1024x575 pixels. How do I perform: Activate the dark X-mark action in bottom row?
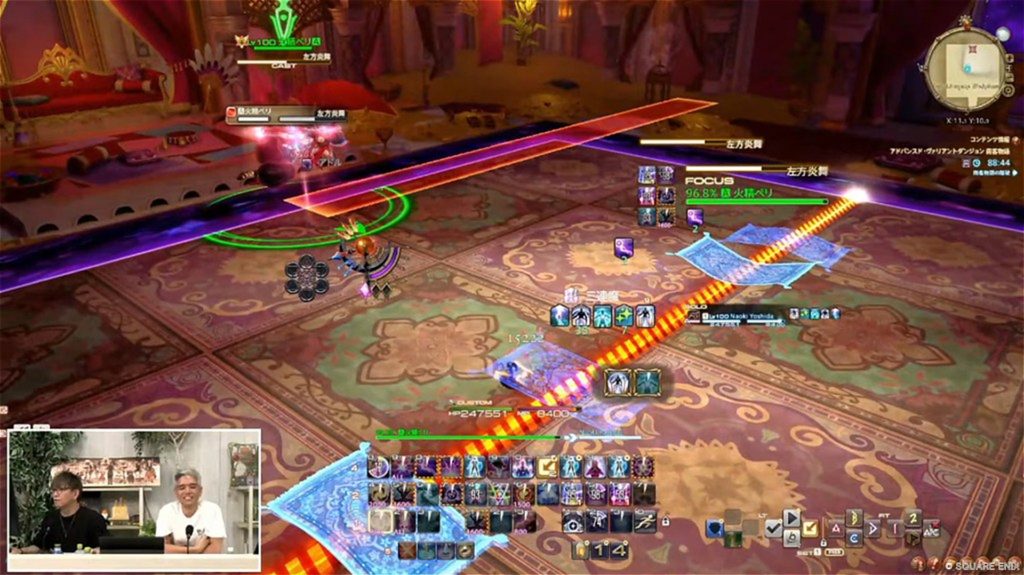408,549
